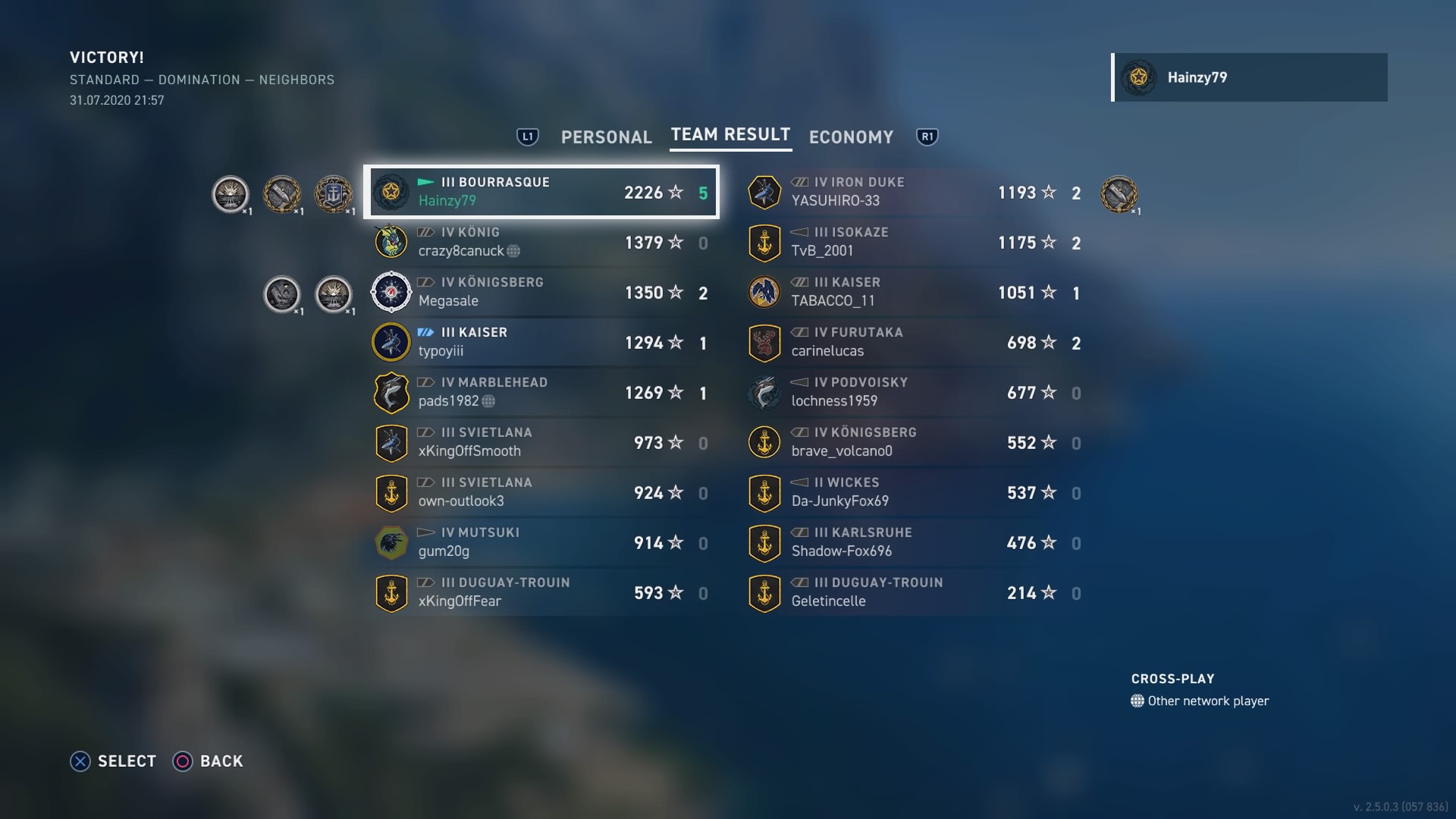Click own-outlook3's anchor clan emblem
This screenshot has height=819, width=1456.
click(391, 492)
